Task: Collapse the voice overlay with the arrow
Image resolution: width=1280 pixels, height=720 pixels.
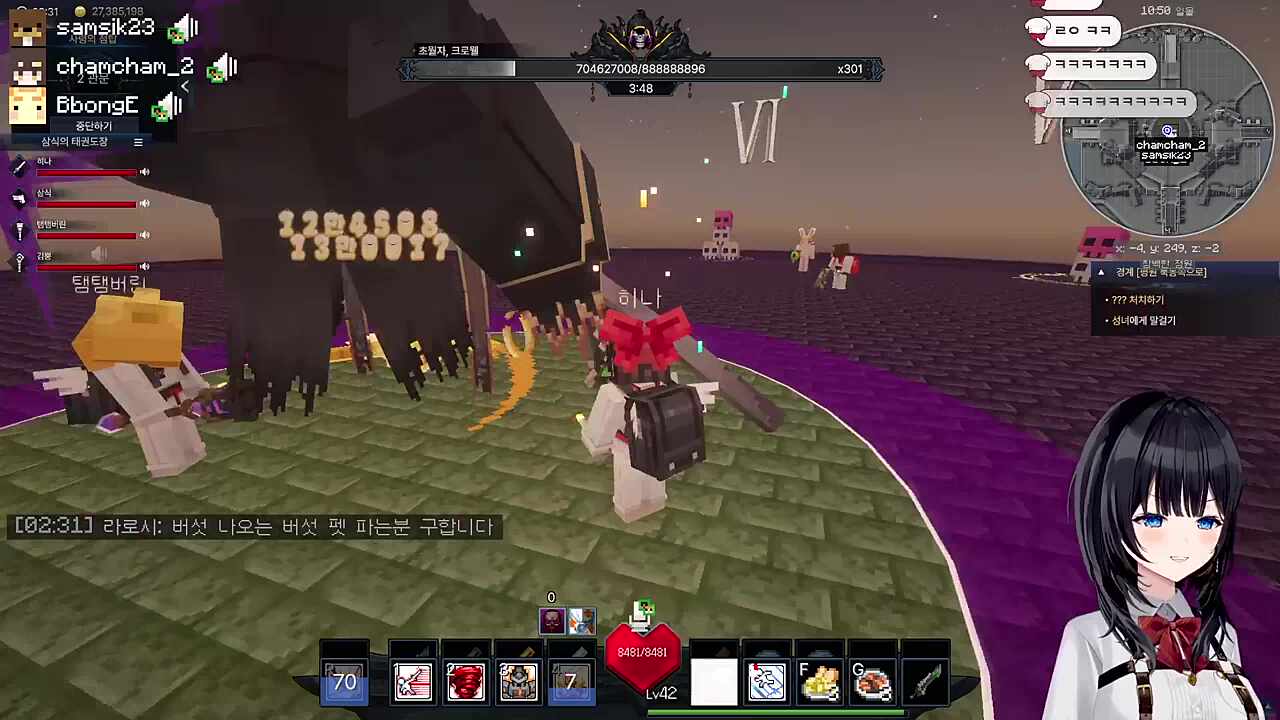Action: pos(185,87)
